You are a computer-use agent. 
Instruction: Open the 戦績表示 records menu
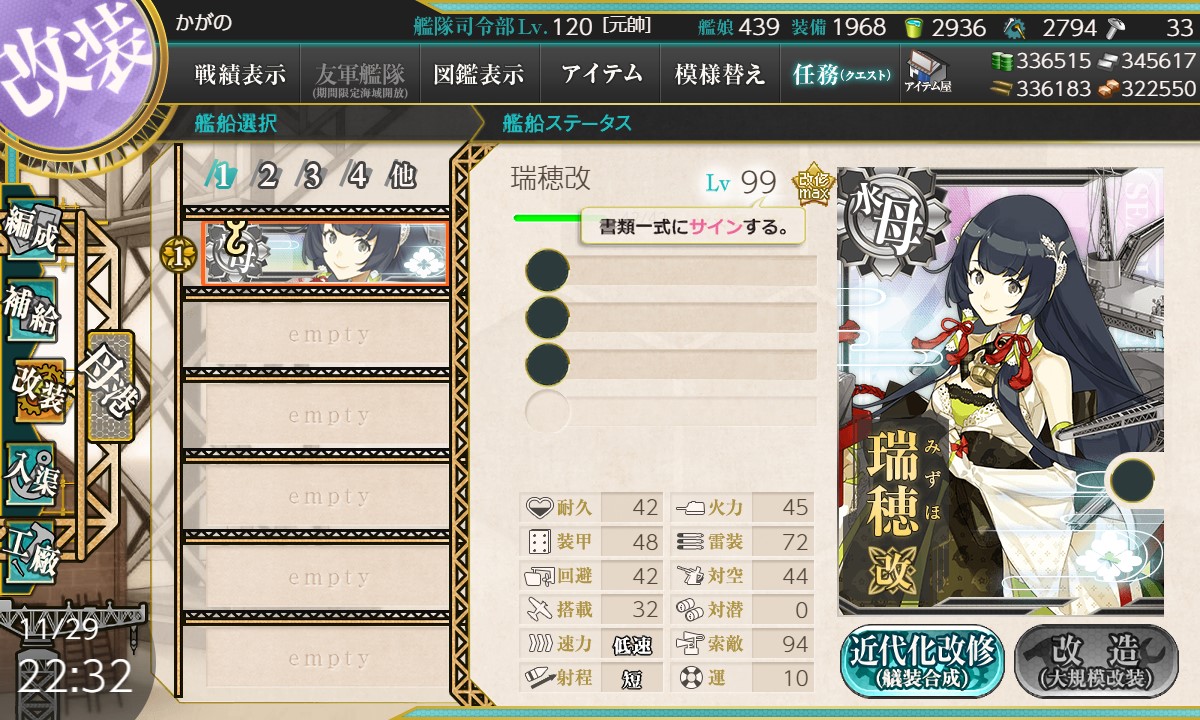(x=240, y=74)
